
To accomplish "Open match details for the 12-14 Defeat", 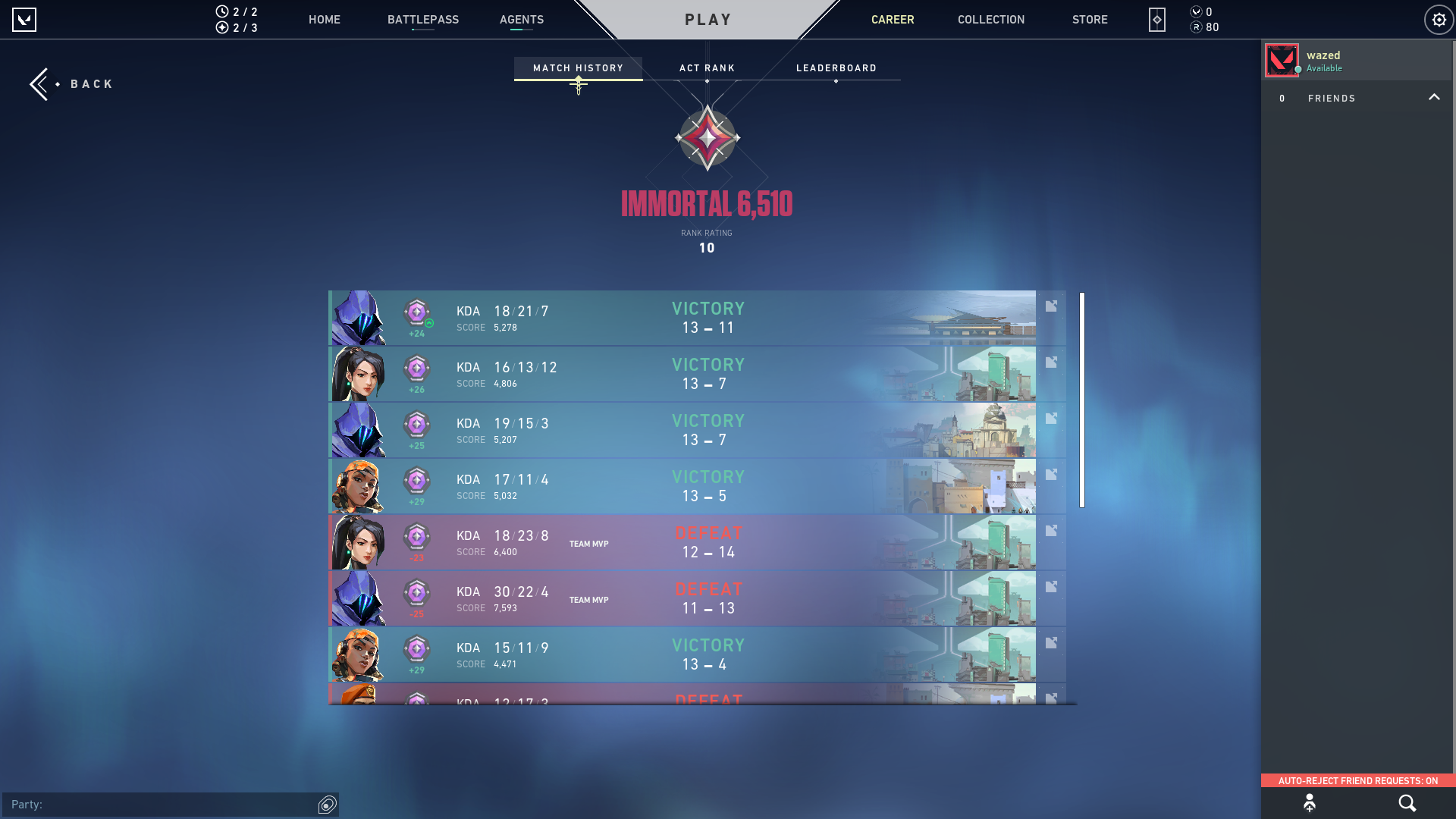I will click(1051, 530).
